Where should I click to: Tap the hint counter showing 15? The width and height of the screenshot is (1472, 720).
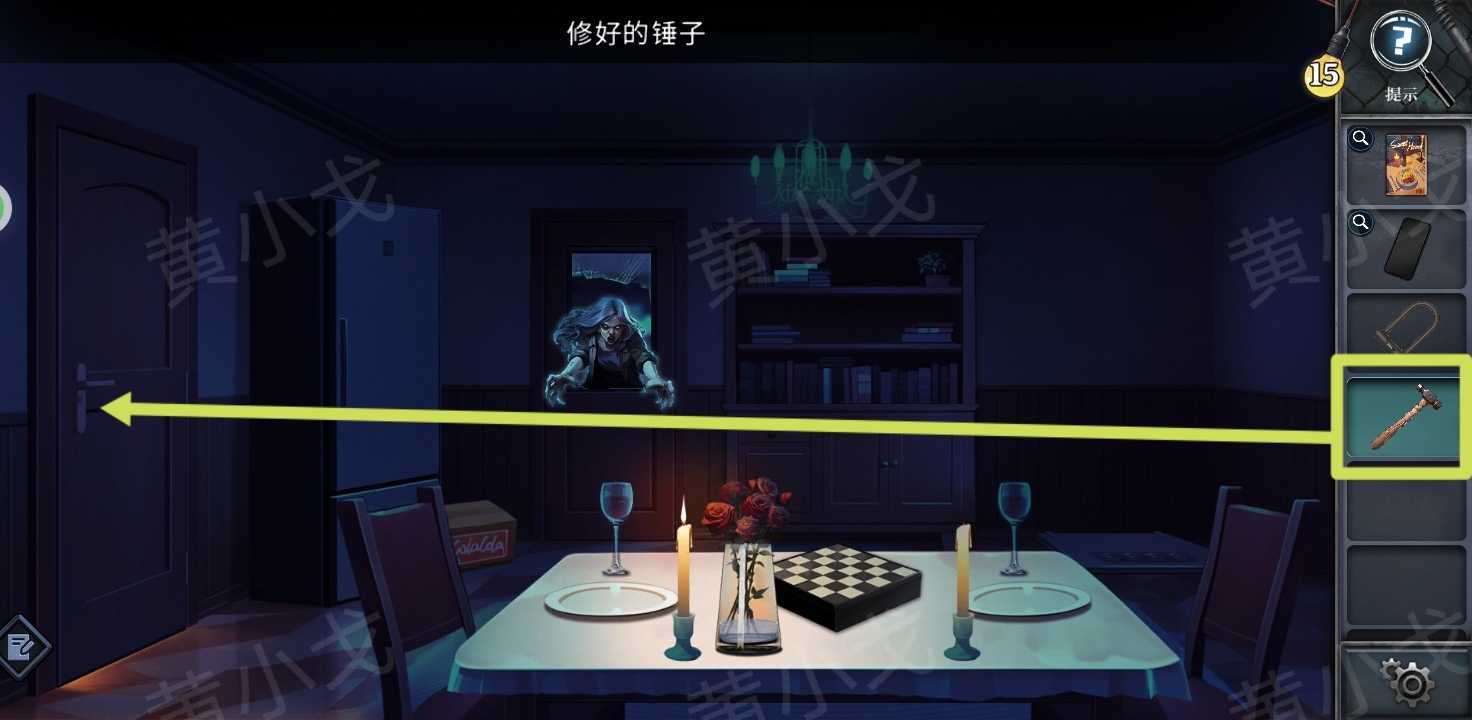1322,73
